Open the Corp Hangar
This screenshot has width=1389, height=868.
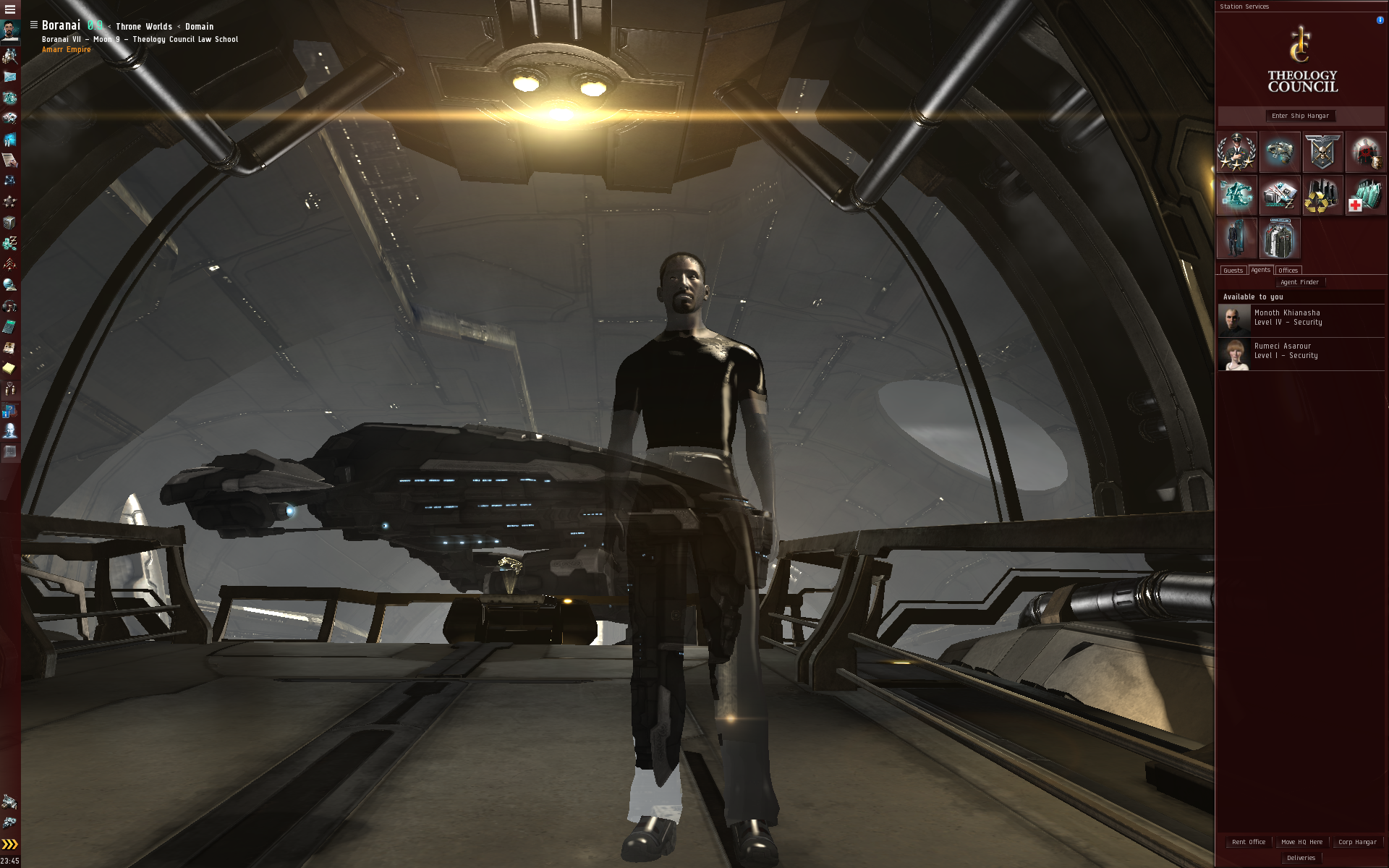click(1357, 842)
